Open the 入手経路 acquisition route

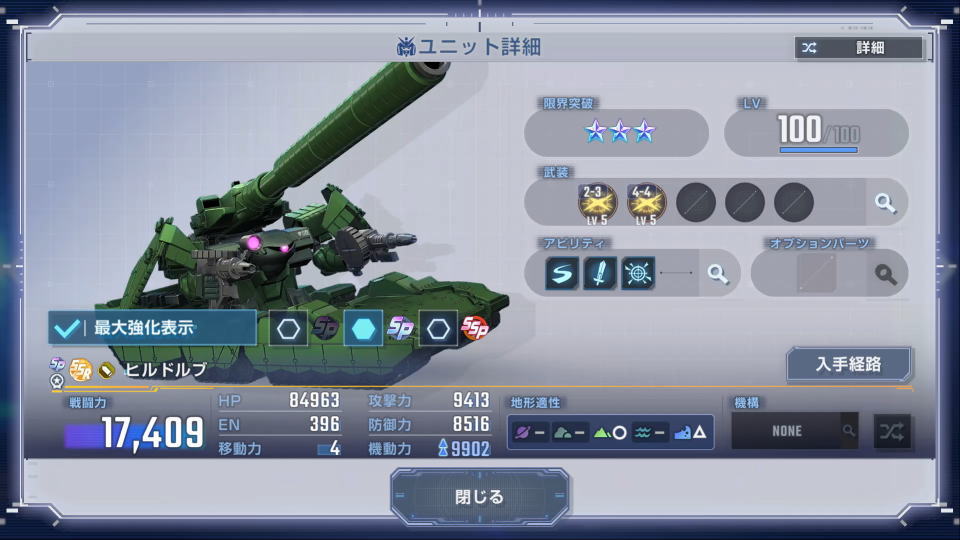tap(848, 364)
